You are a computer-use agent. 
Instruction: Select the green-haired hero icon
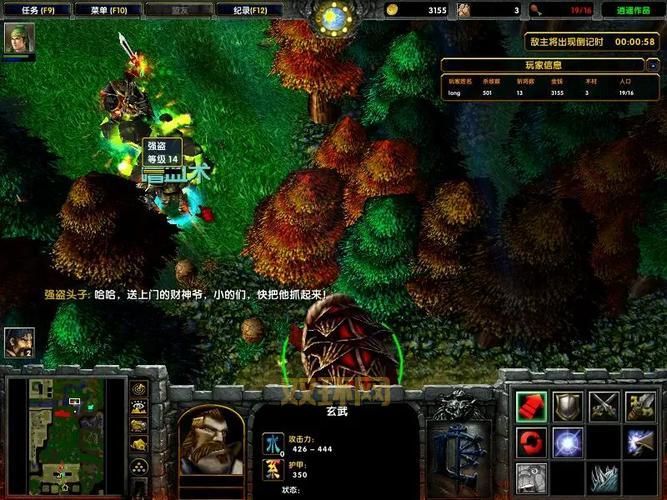(x=19, y=38)
